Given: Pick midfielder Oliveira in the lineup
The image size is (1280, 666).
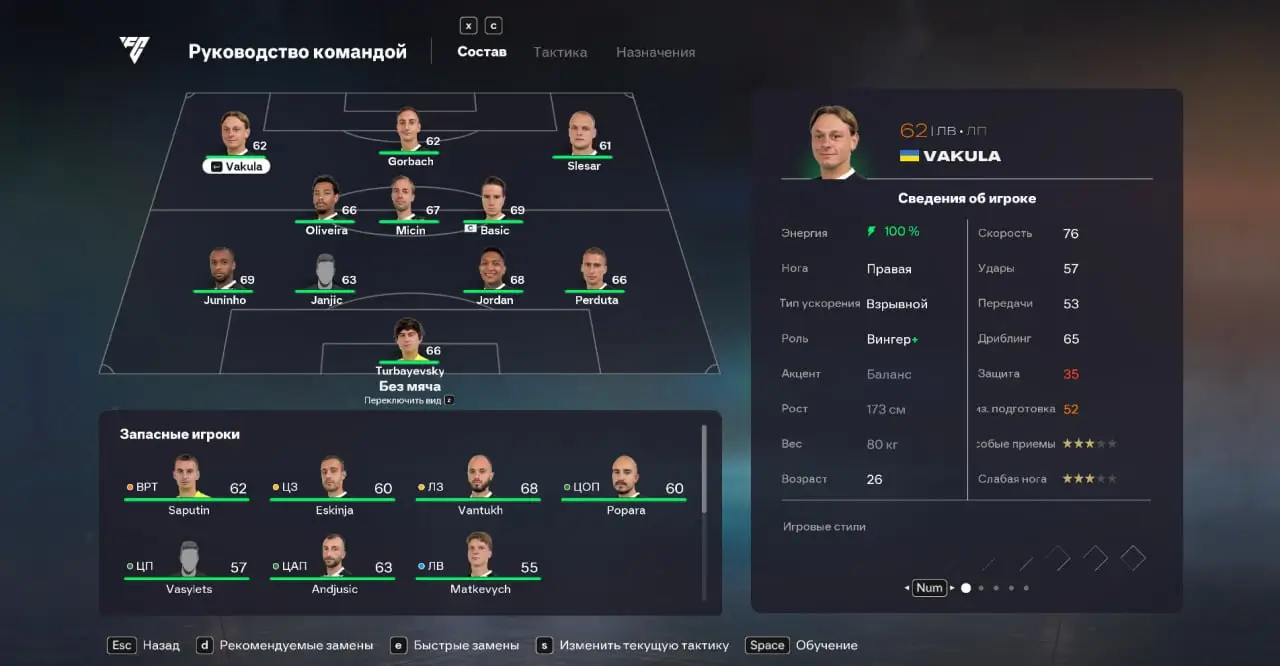Looking at the screenshot, I should [326, 204].
